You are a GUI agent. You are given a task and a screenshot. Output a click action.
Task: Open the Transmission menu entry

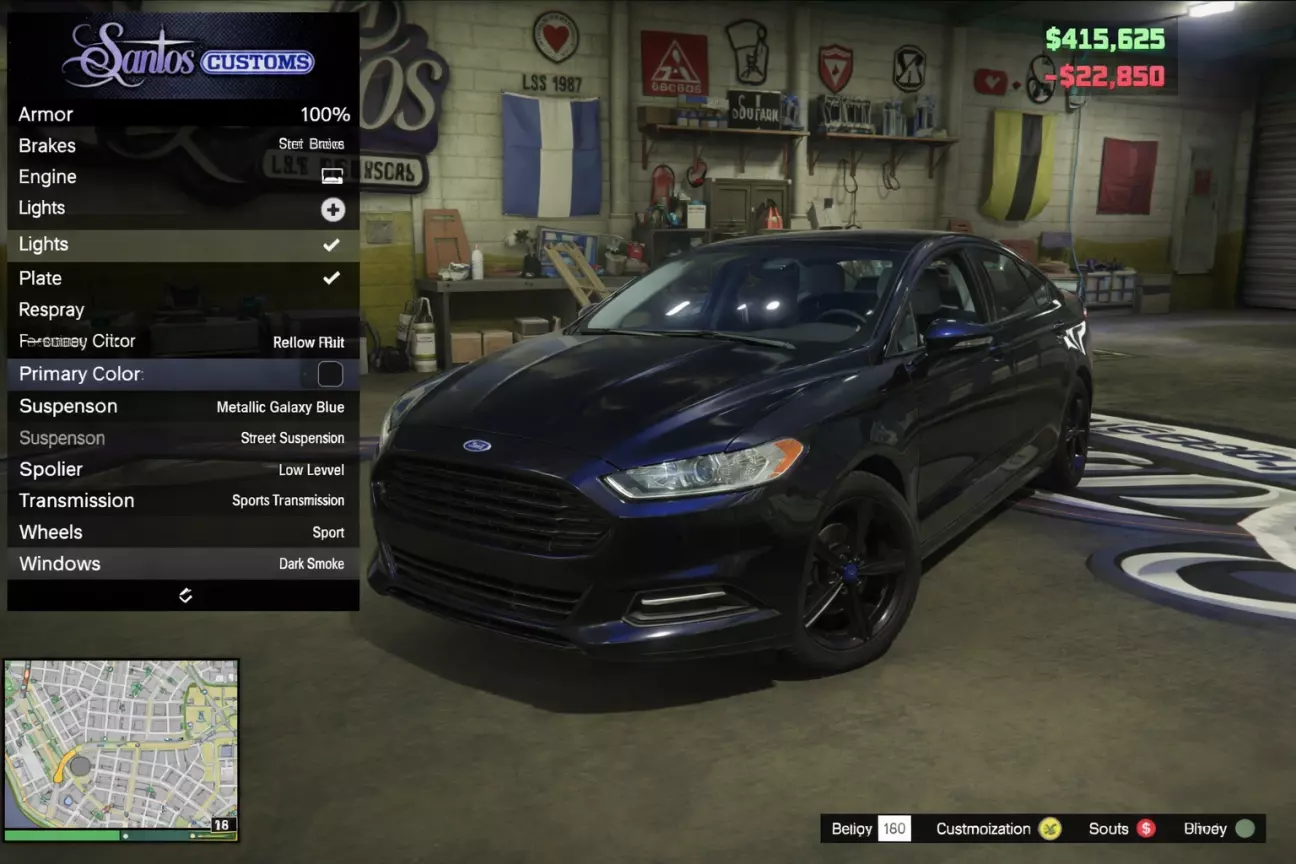coord(183,500)
